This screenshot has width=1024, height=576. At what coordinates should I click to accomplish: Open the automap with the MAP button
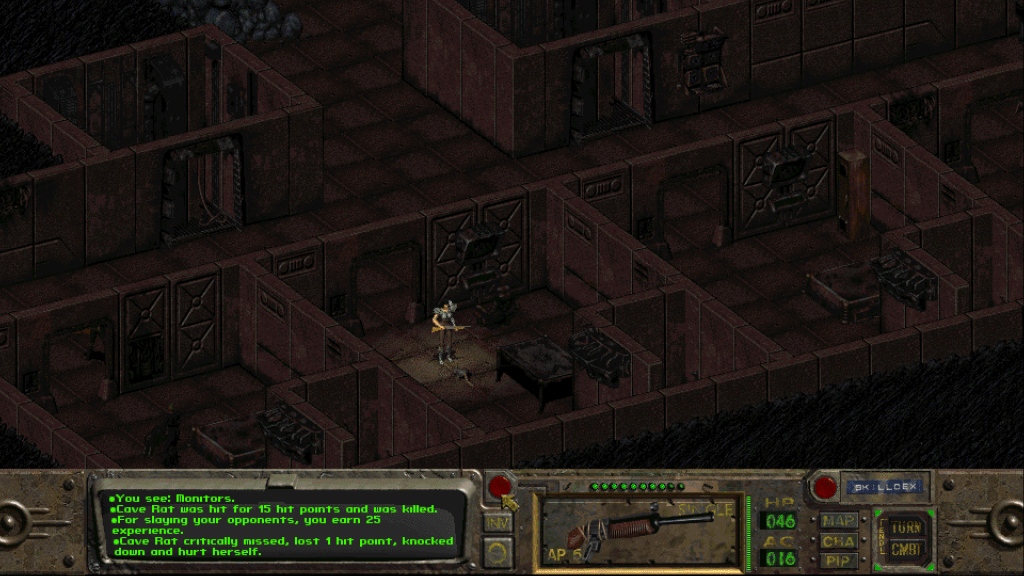pyautogui.click(x=836, y=520)
